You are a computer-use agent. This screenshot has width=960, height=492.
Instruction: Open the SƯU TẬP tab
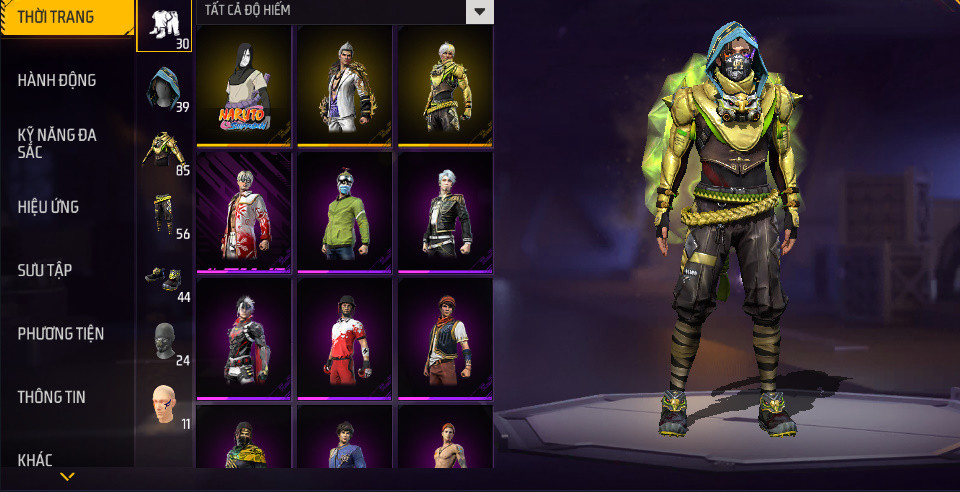tap(45, 270)
